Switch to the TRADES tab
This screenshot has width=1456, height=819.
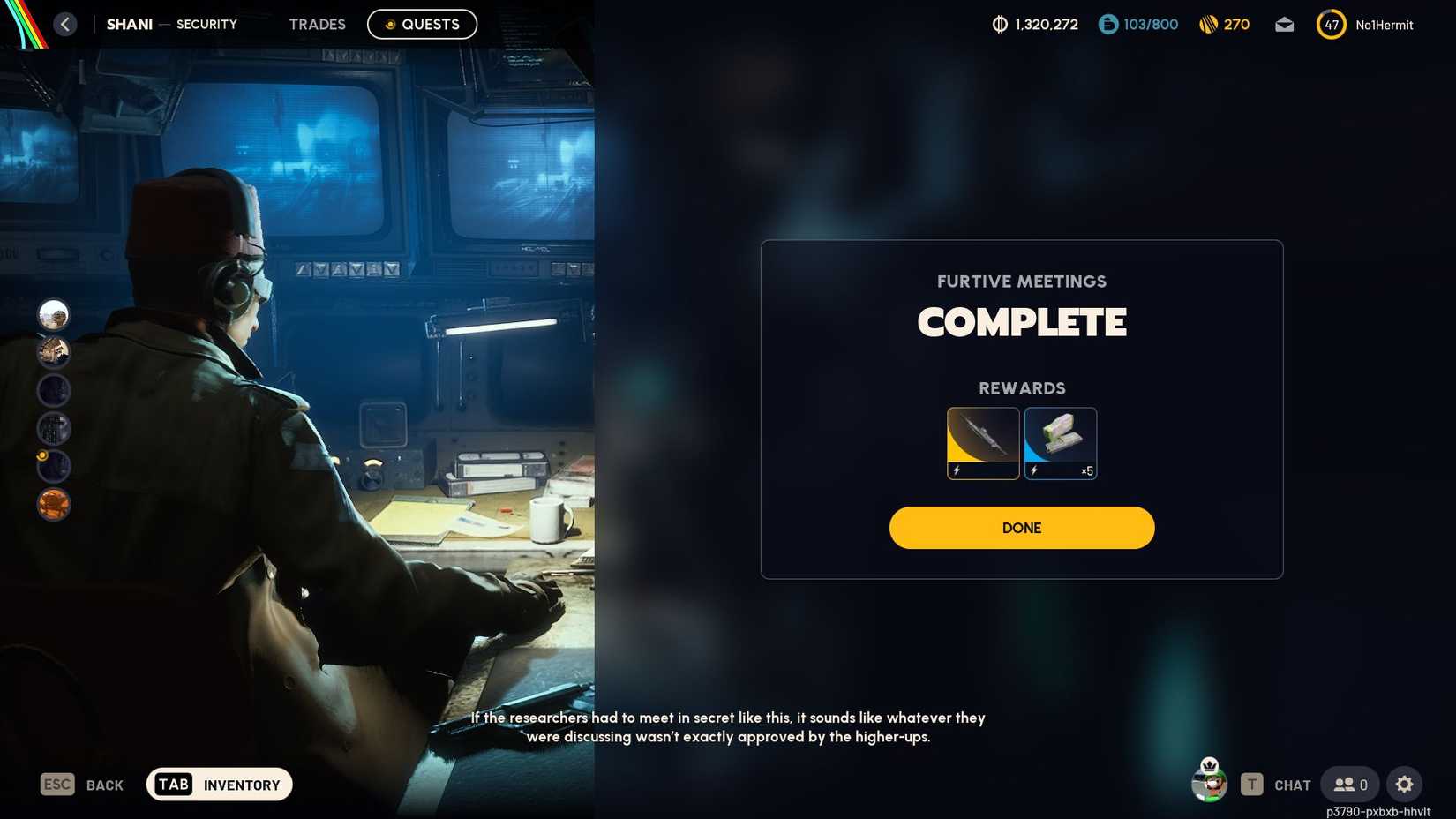pos(317,24)
